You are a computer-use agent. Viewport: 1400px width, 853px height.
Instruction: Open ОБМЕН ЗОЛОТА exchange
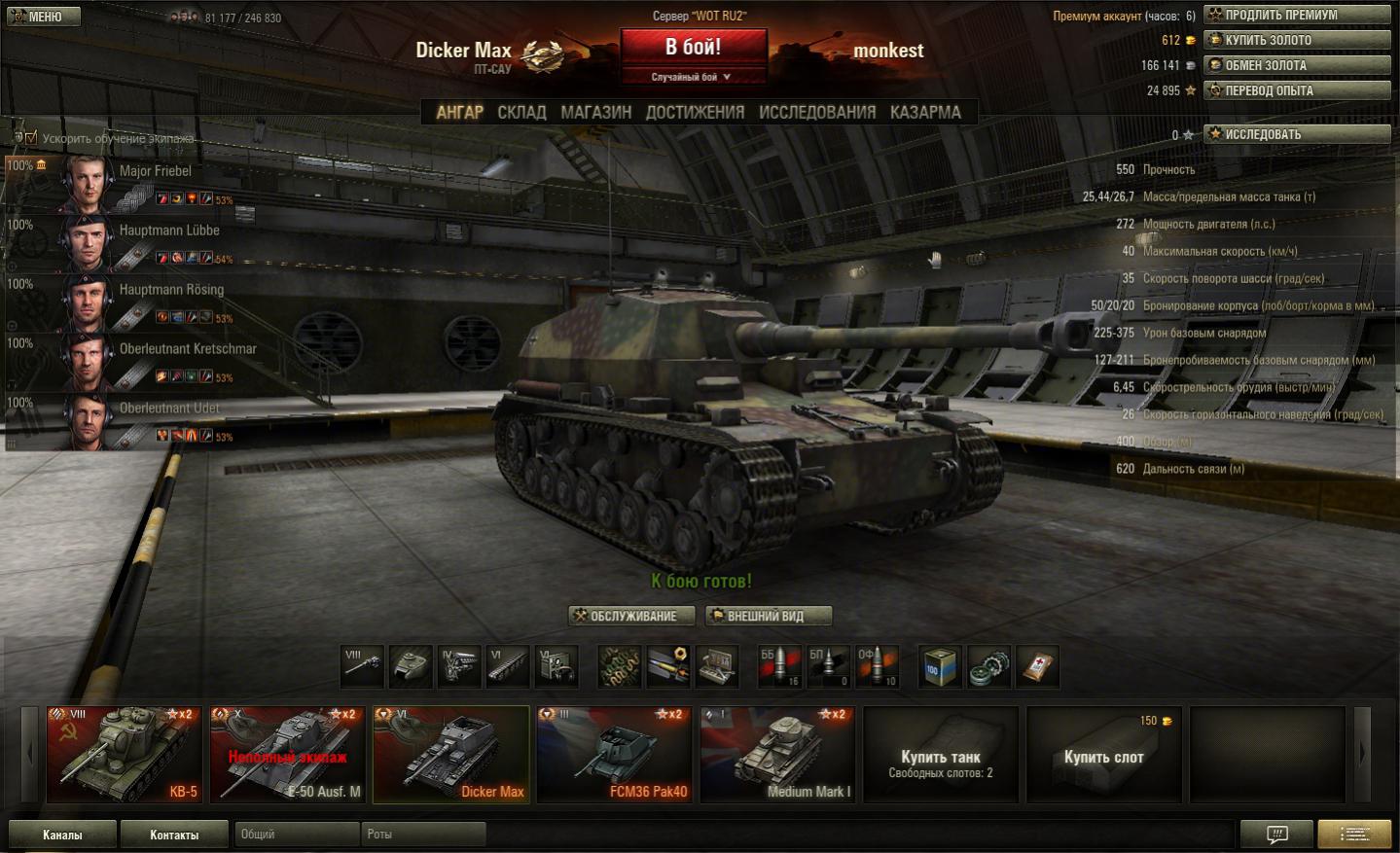(x=1297, y=66)
